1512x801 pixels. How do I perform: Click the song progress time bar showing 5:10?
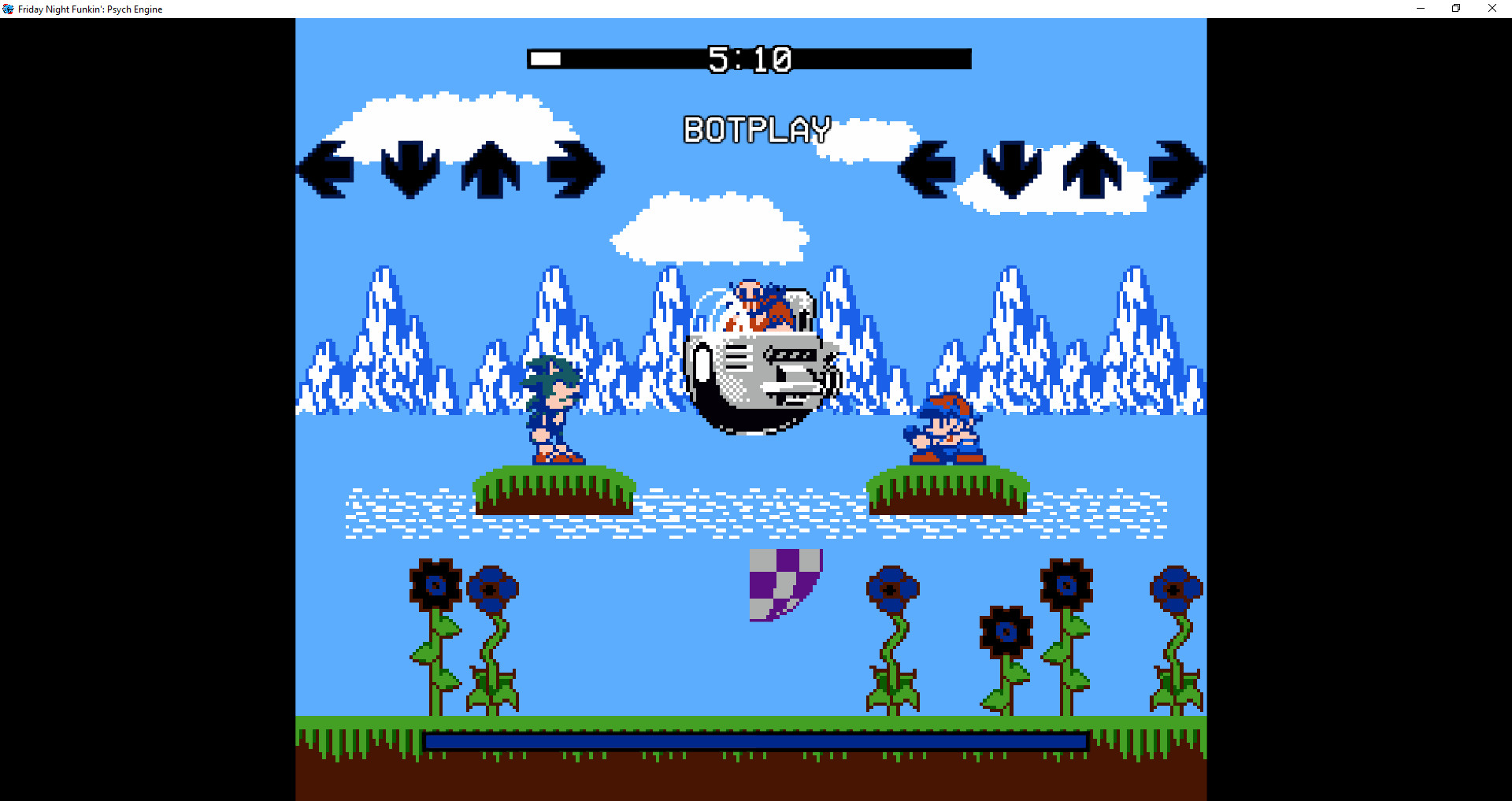[750, 58]
